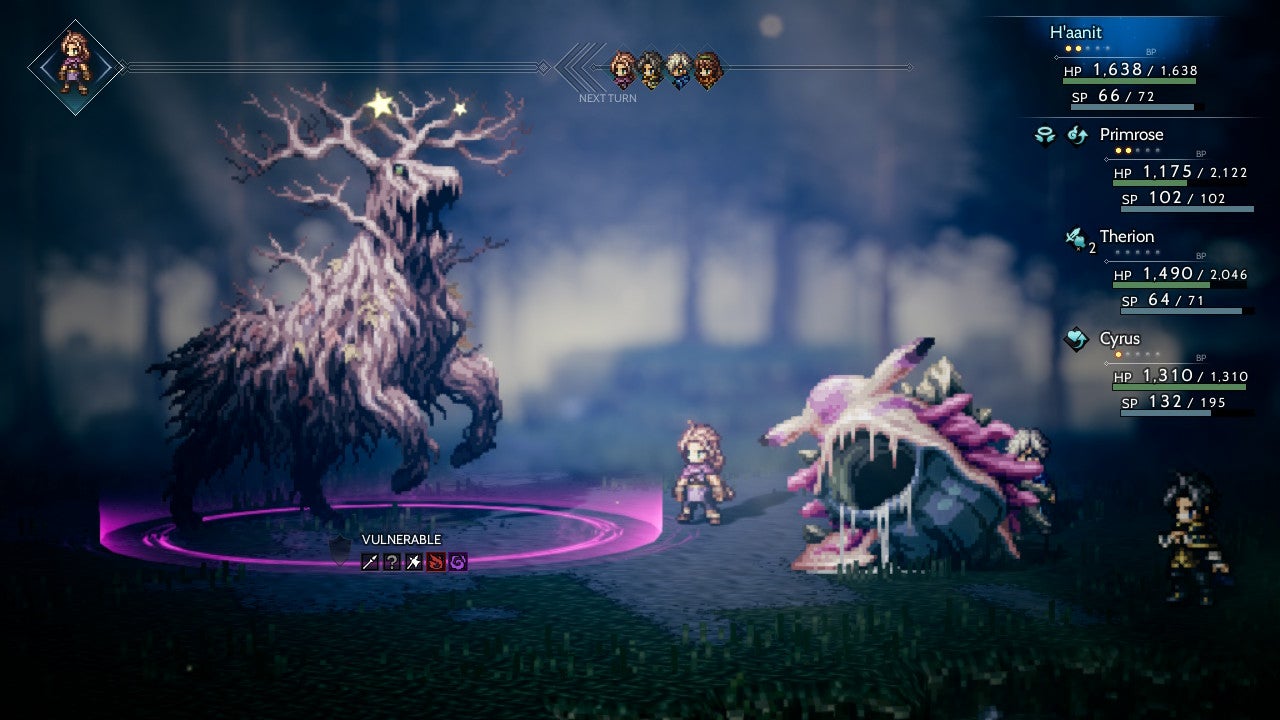
Task: Select the red fire weakness icon
Action: [436, 562]
